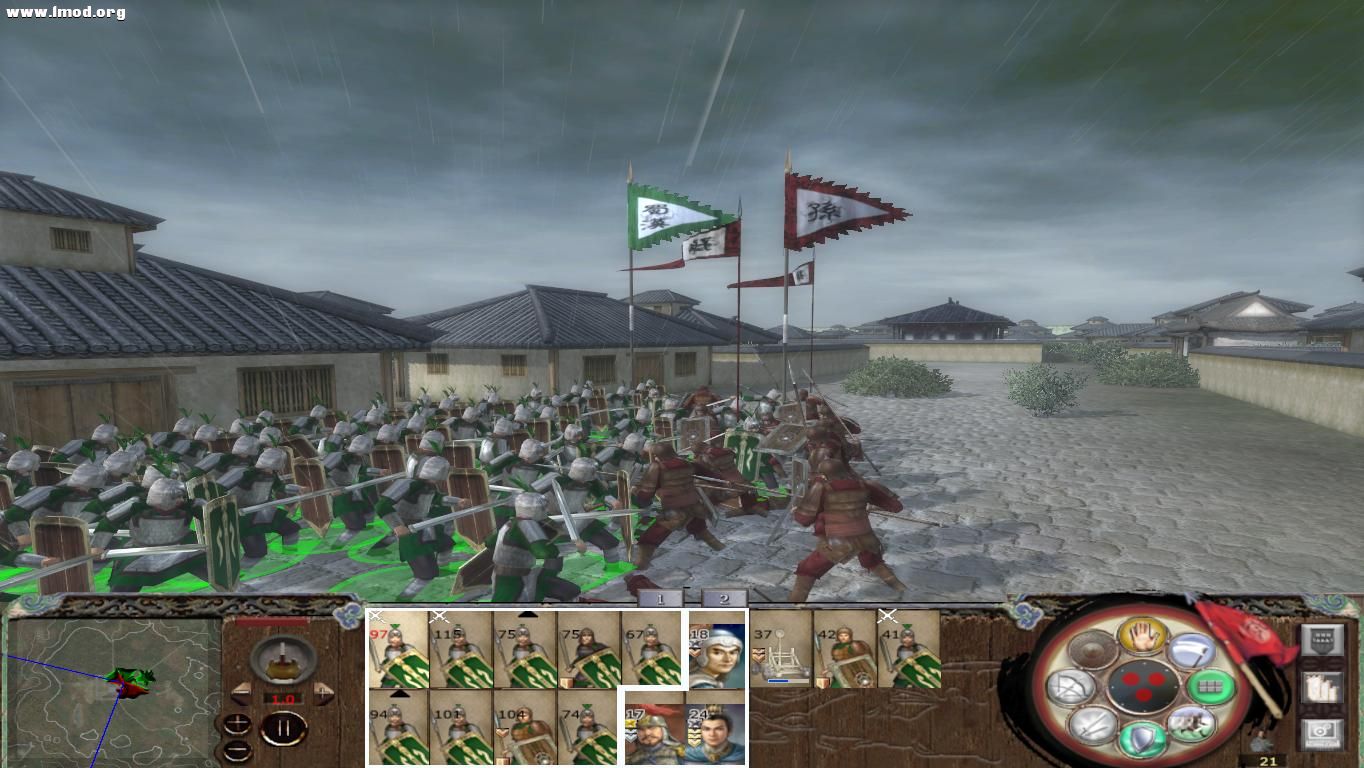Activate the halberd special ability icon
This screenshot has width=1364, height=768.
tap(1192, 651)
